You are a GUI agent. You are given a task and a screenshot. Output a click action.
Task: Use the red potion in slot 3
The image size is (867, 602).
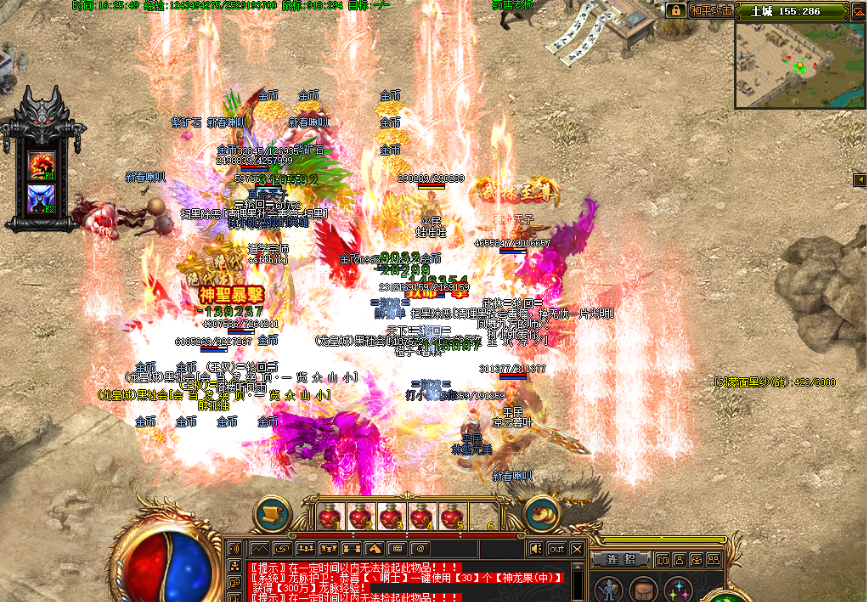tap(391, 516)
